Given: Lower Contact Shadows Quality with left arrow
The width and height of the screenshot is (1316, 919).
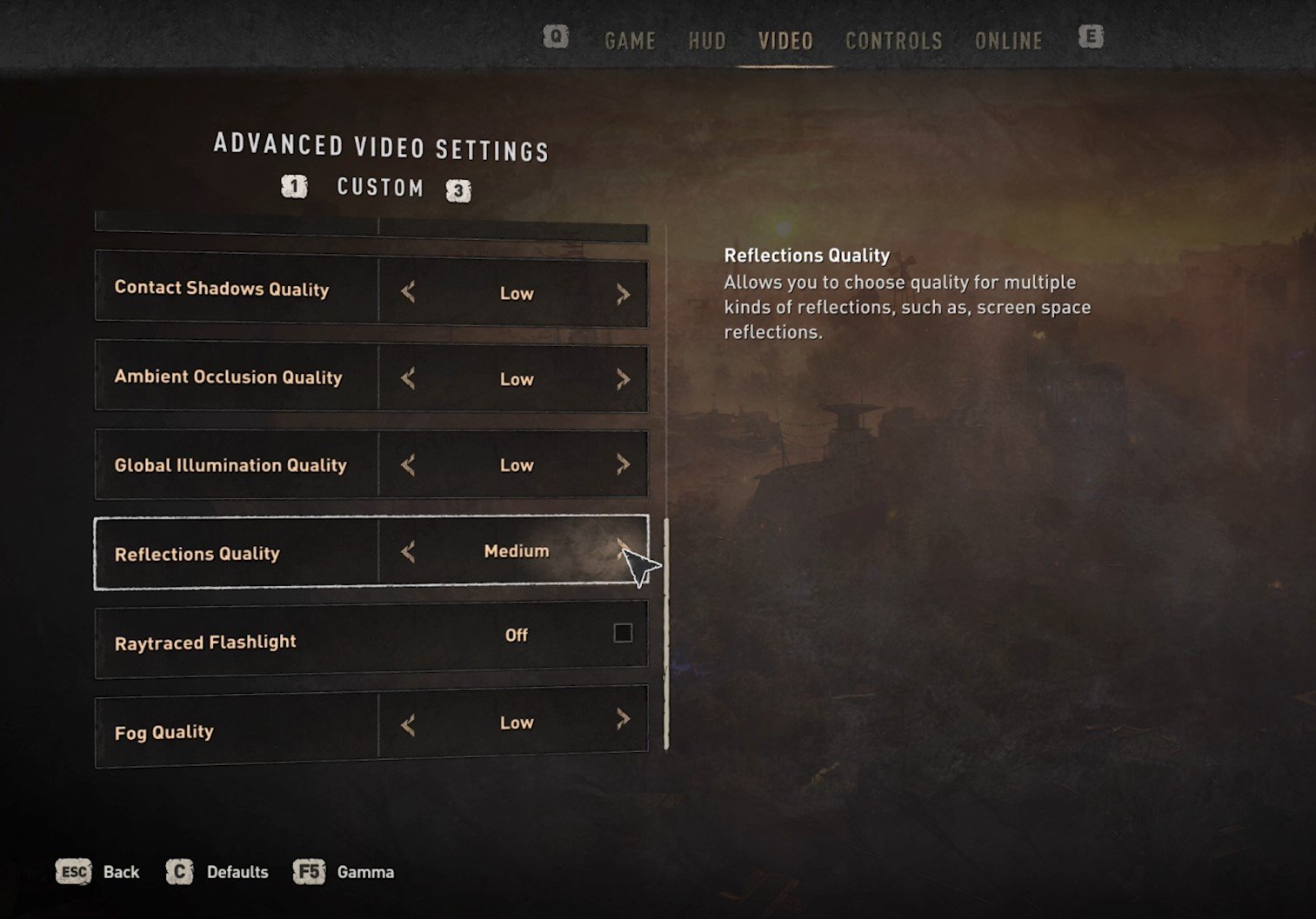Looking at the screenshot, I should [408, 293].
